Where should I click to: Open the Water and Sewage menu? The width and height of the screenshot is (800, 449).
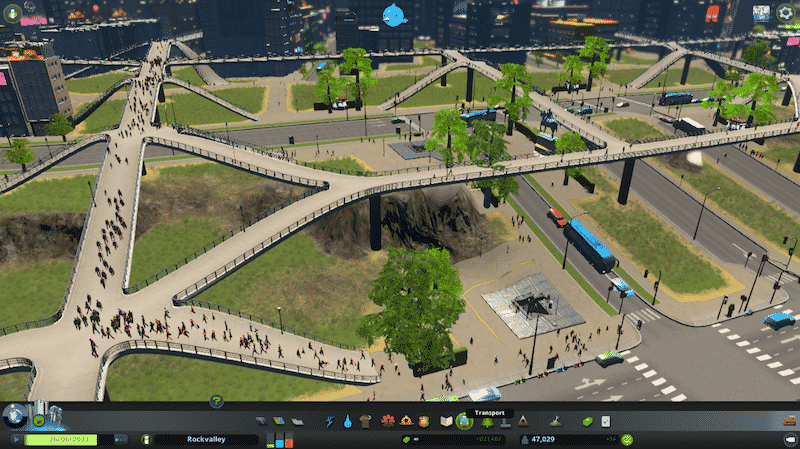(347, 422)
